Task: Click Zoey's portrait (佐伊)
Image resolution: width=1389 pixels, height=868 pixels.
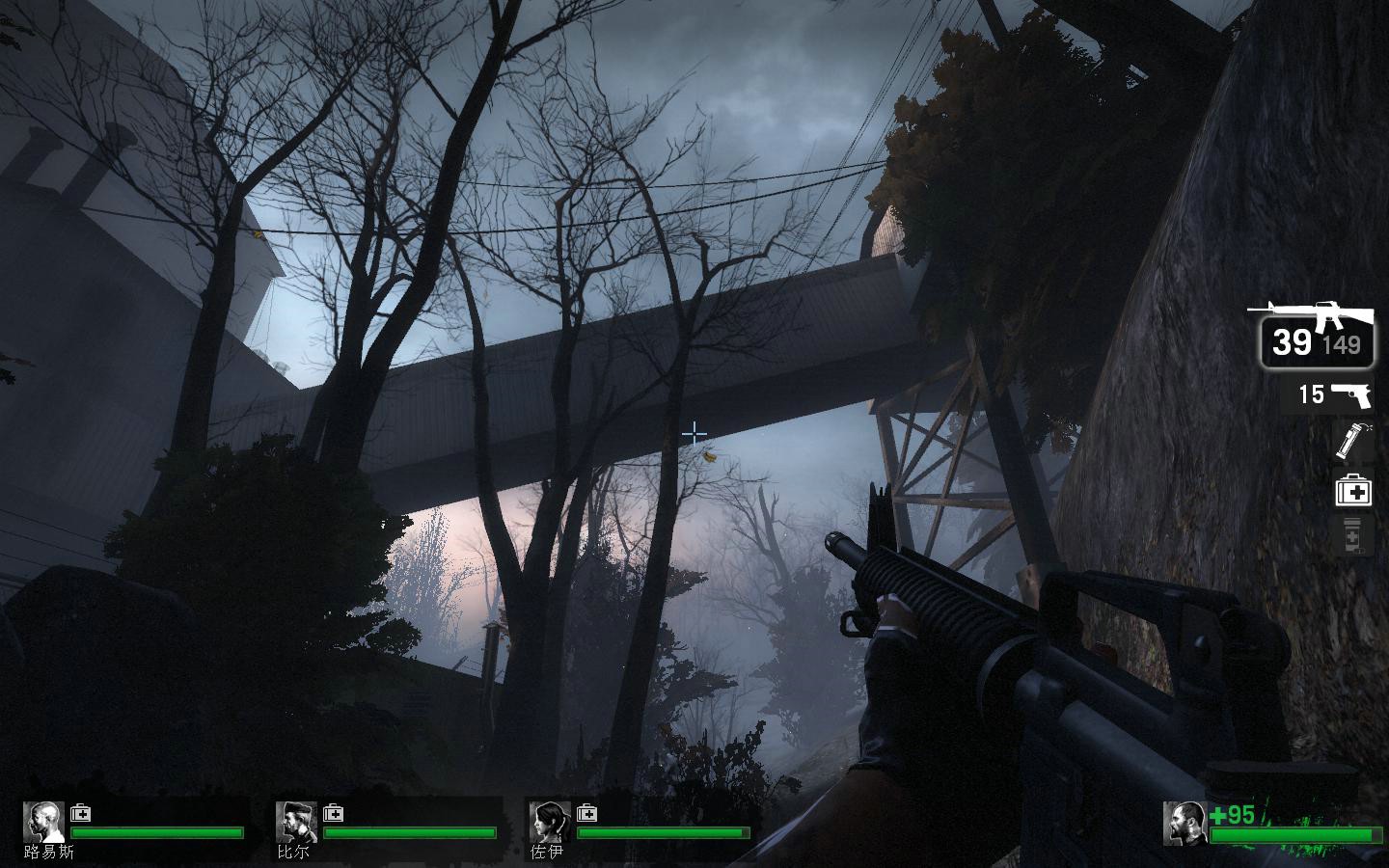Action: 550,822
